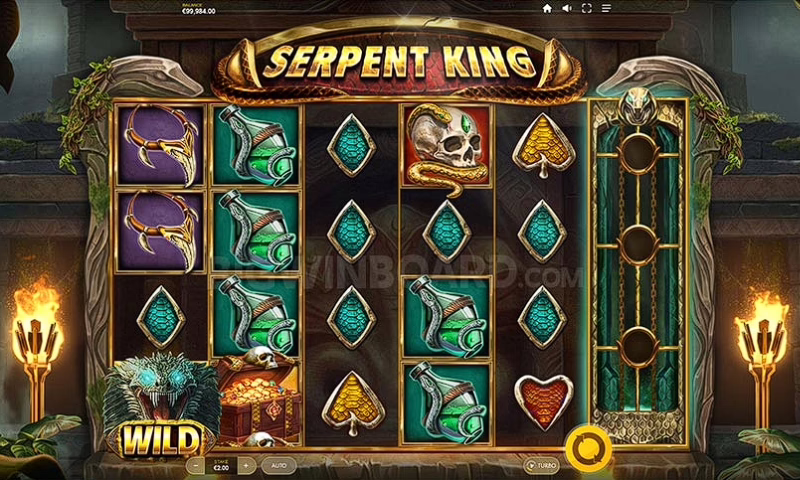
Task: Increase the stake with the plus button
Action: 247,466
